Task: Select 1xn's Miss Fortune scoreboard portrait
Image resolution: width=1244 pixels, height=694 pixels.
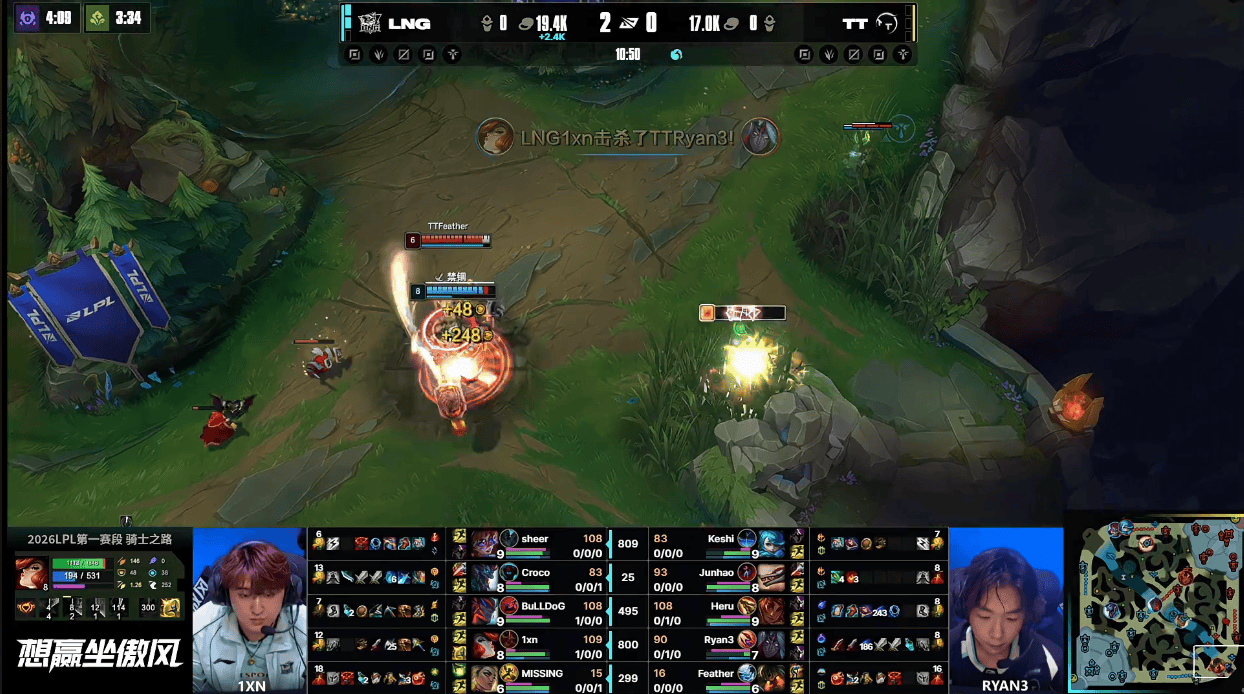Action: (485, 642)
